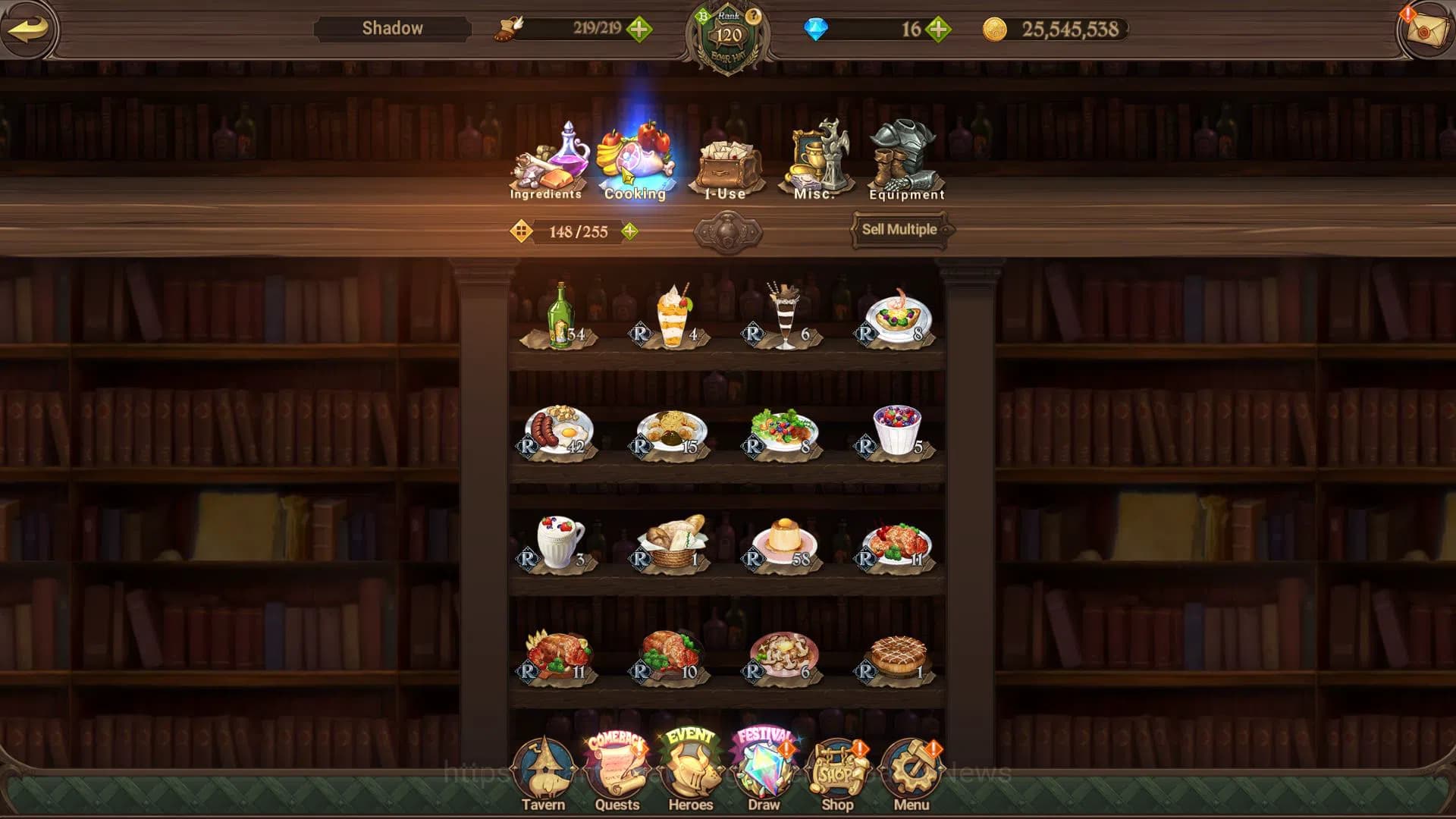Screen dimensions: 1456x819
Task: Choose the sausage and egg dish
Action: coord(560,431)
